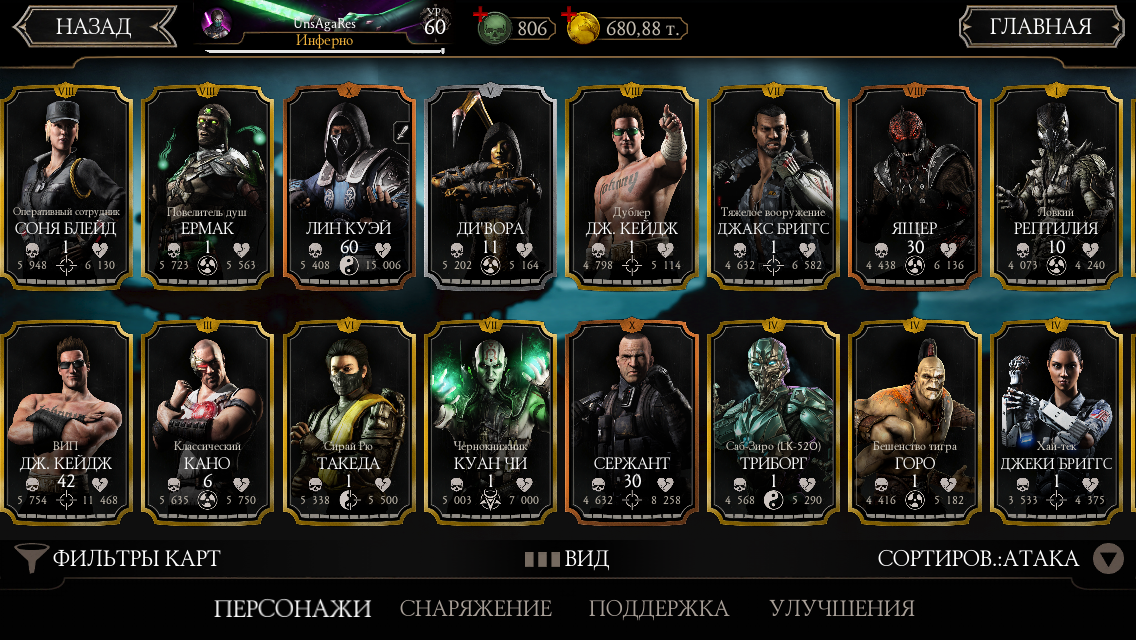The image size is (1136, 640).
Task: Pick the Куан Чи character card
Action: [490, 420]
